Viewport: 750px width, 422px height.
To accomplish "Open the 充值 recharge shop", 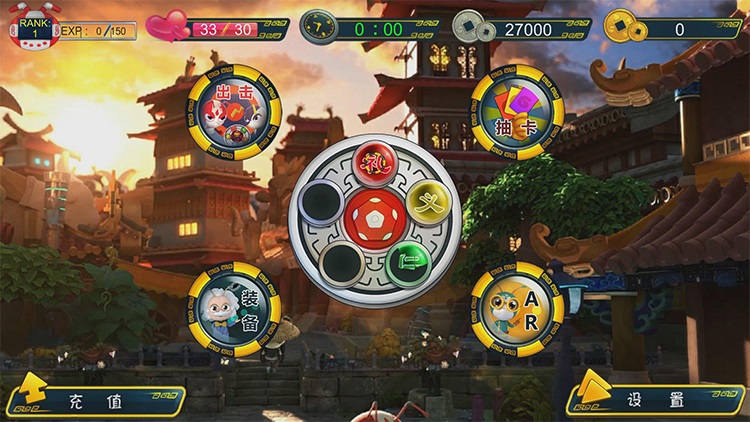I will coord(96,400).
